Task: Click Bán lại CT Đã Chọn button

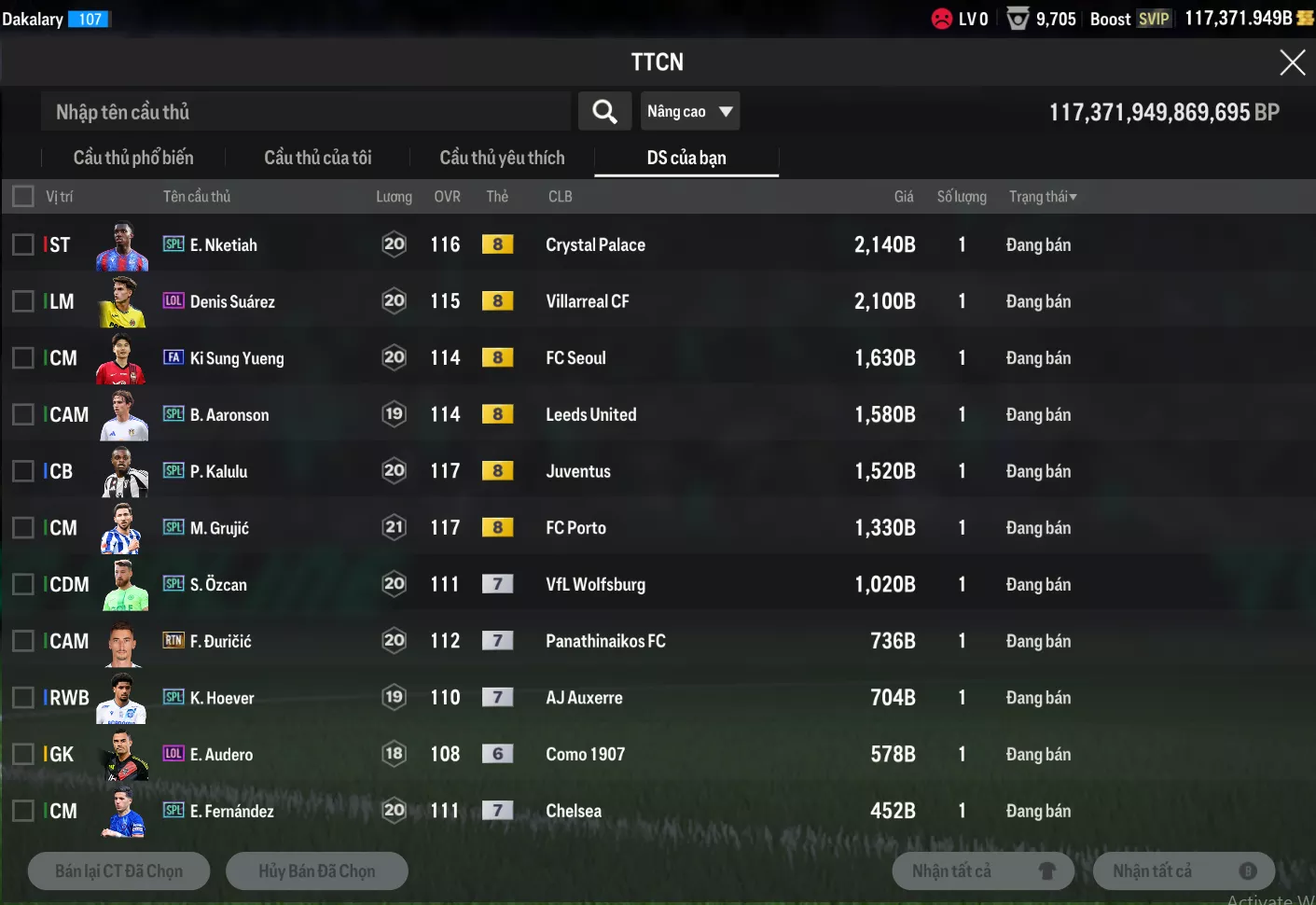Action: pos(118,871)
